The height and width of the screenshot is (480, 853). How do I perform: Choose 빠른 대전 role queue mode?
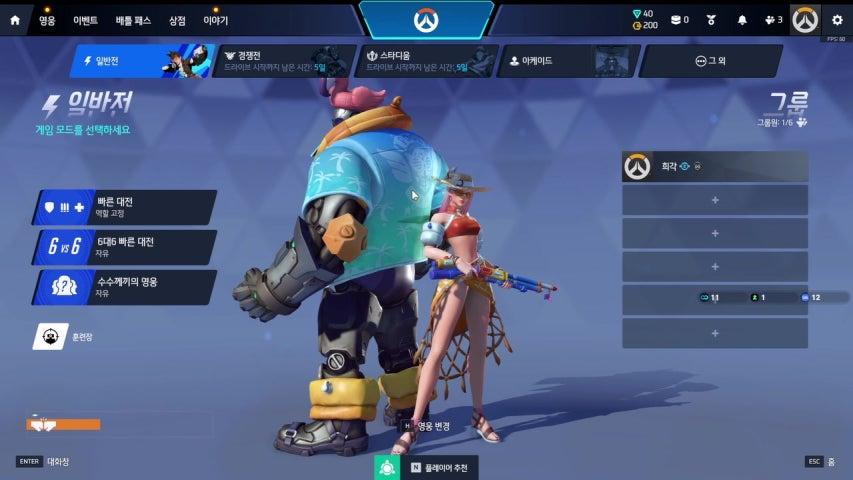[125, 207]
